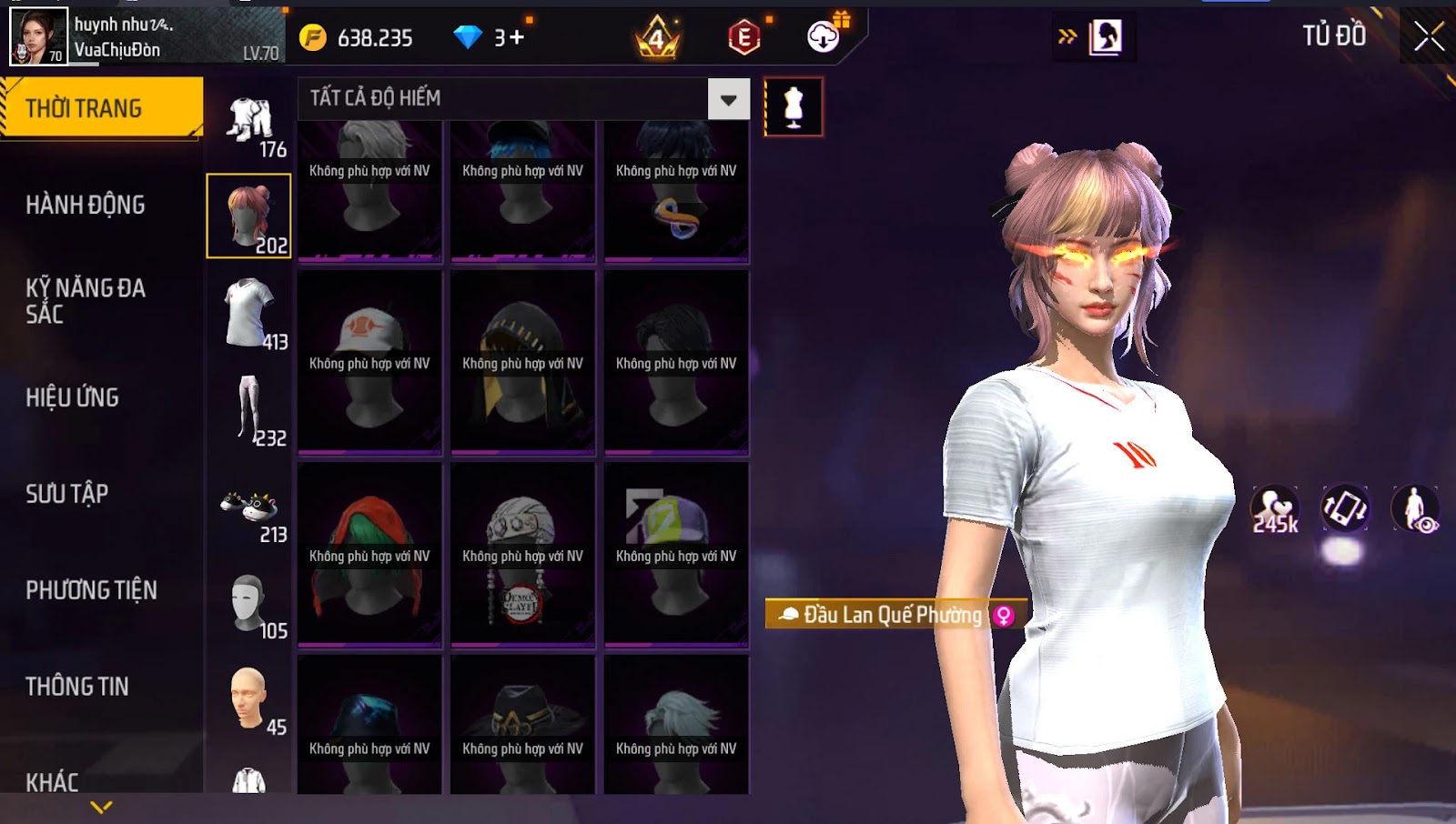Toggle the character view eye icon
This screenshot has height=824, width=1456.
1416,509
